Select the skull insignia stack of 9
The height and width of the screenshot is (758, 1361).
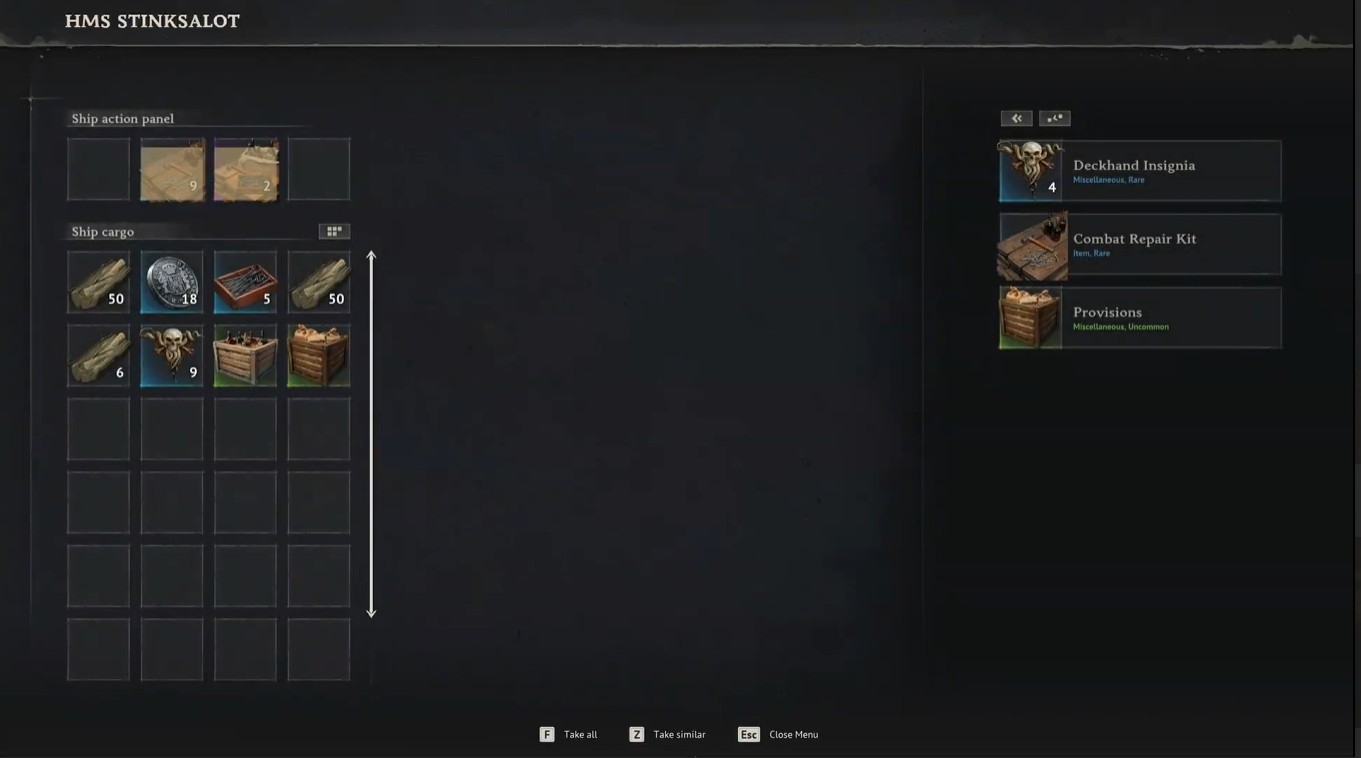pyautogui.click(x=172, y=356)
